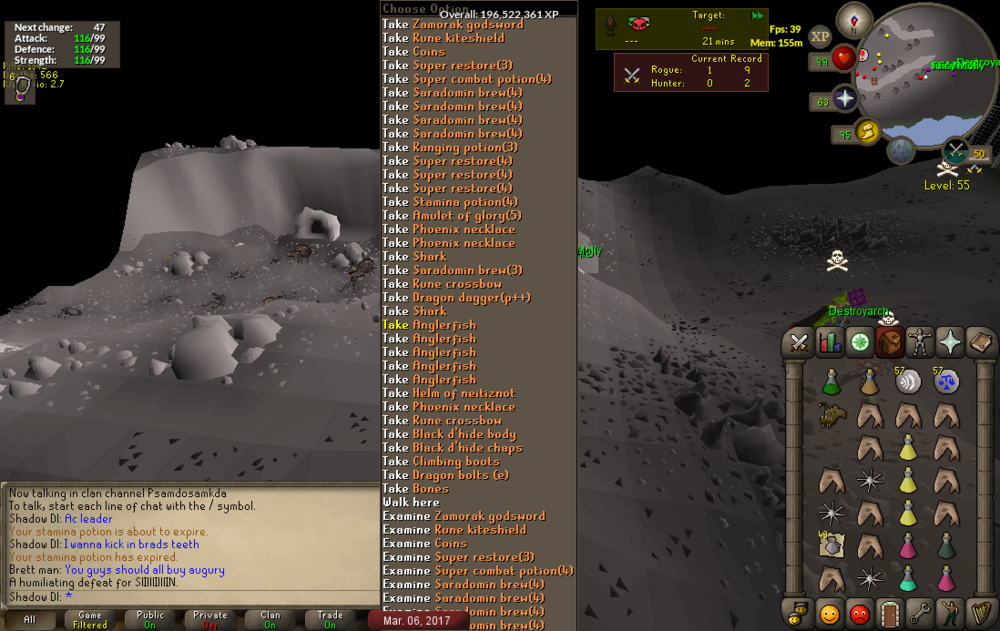
Task: Toggle the Clan chat filter
Action: tap(270, 620)
